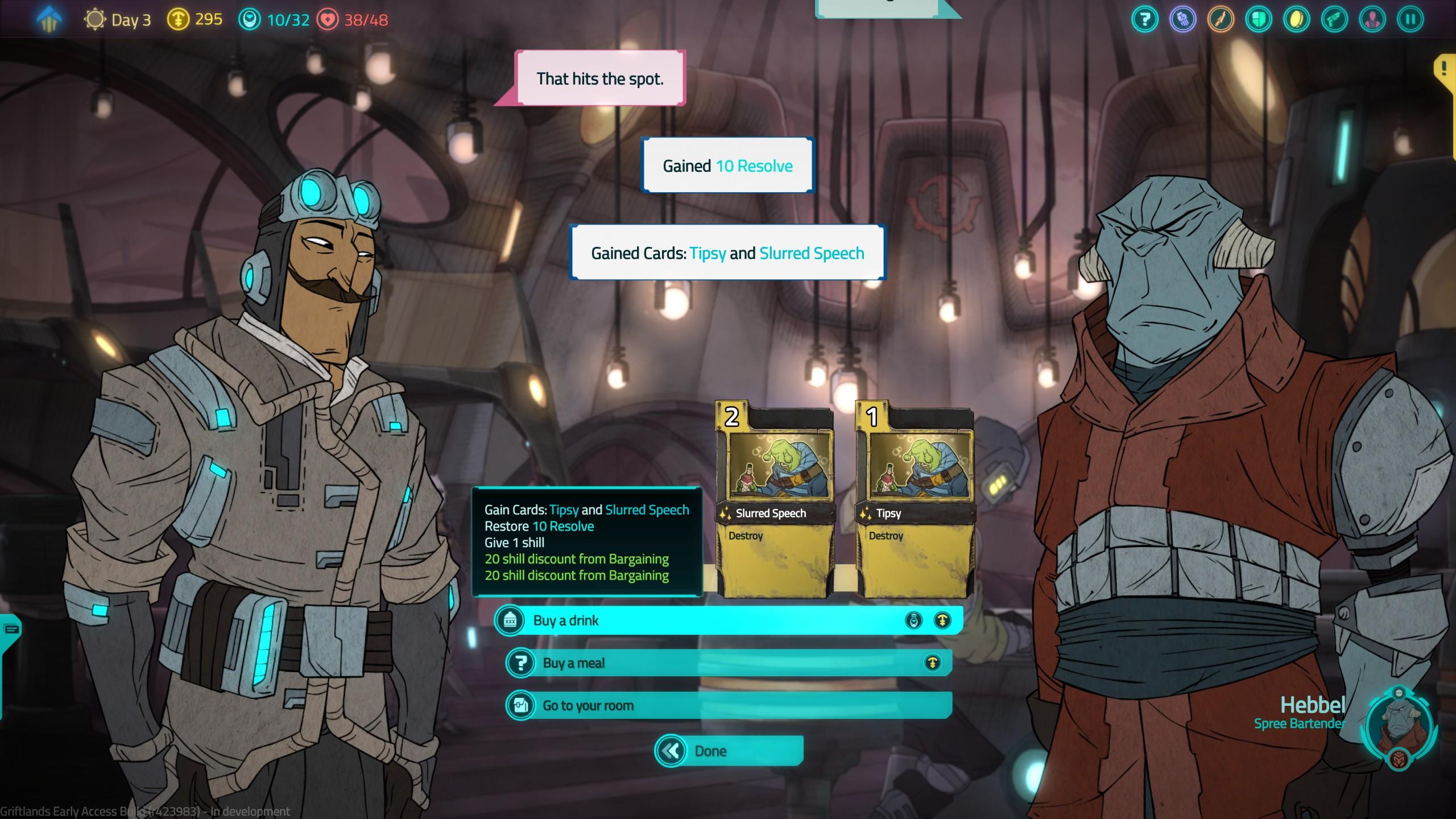This screenshot has height=819, width=1456.
Task: Open the question mark help icon
Action: tap(1145, 20)
